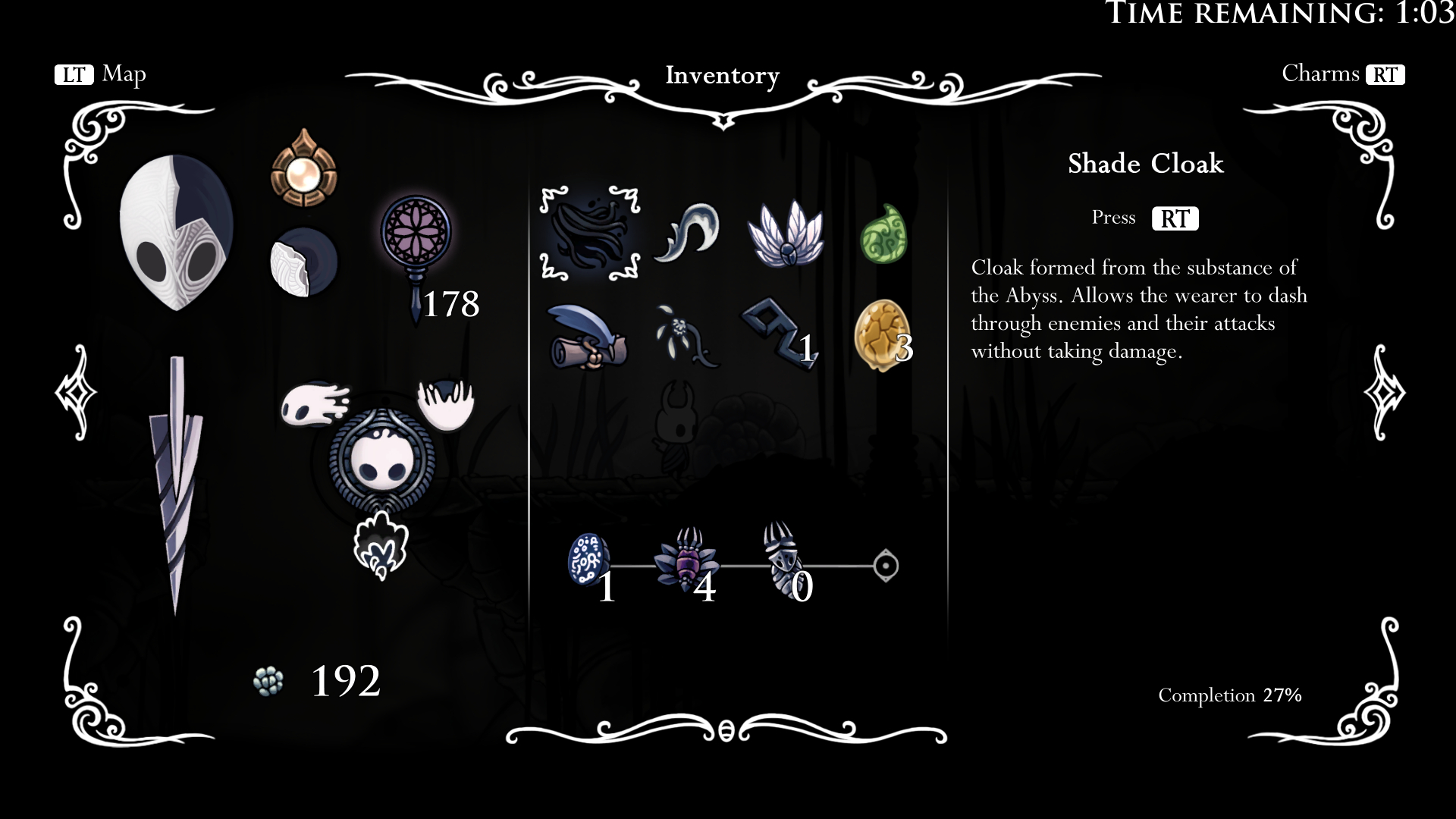Select the Mantis Claw item
1456x819 pixels.
pyautogui.click(x=688, y=233)
